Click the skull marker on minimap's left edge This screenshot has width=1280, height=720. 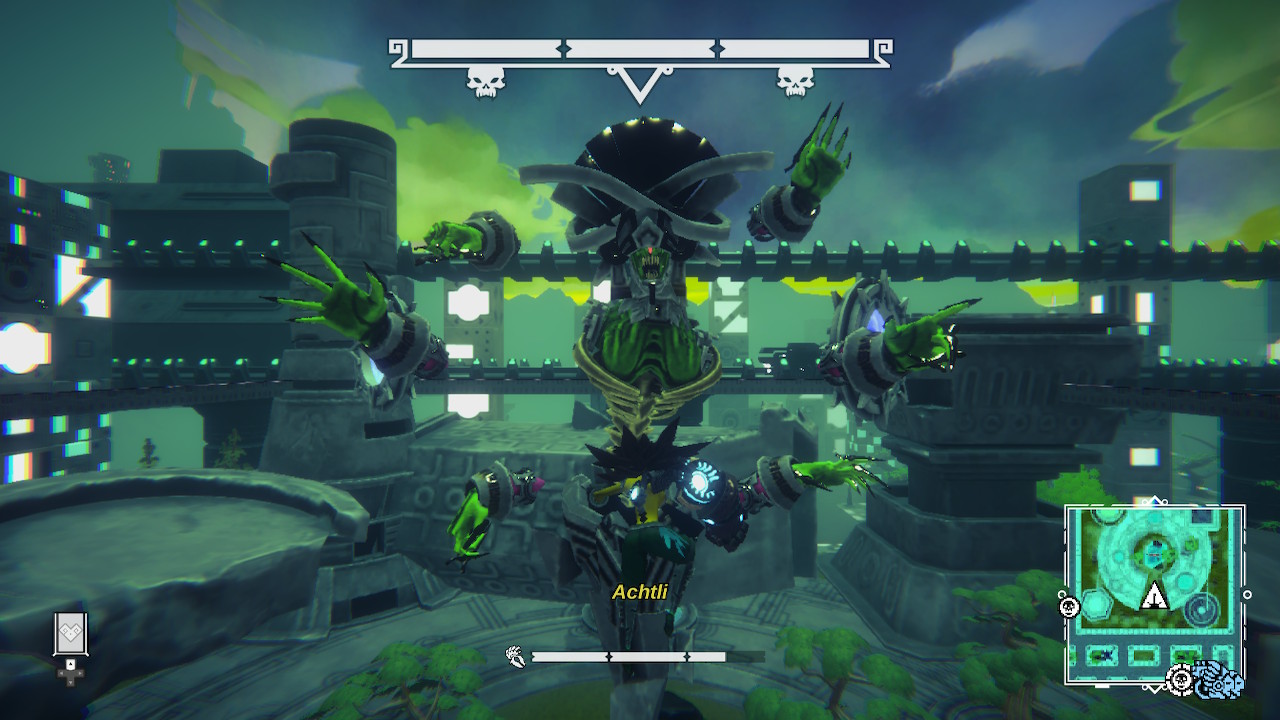(x=1069, y=607)
